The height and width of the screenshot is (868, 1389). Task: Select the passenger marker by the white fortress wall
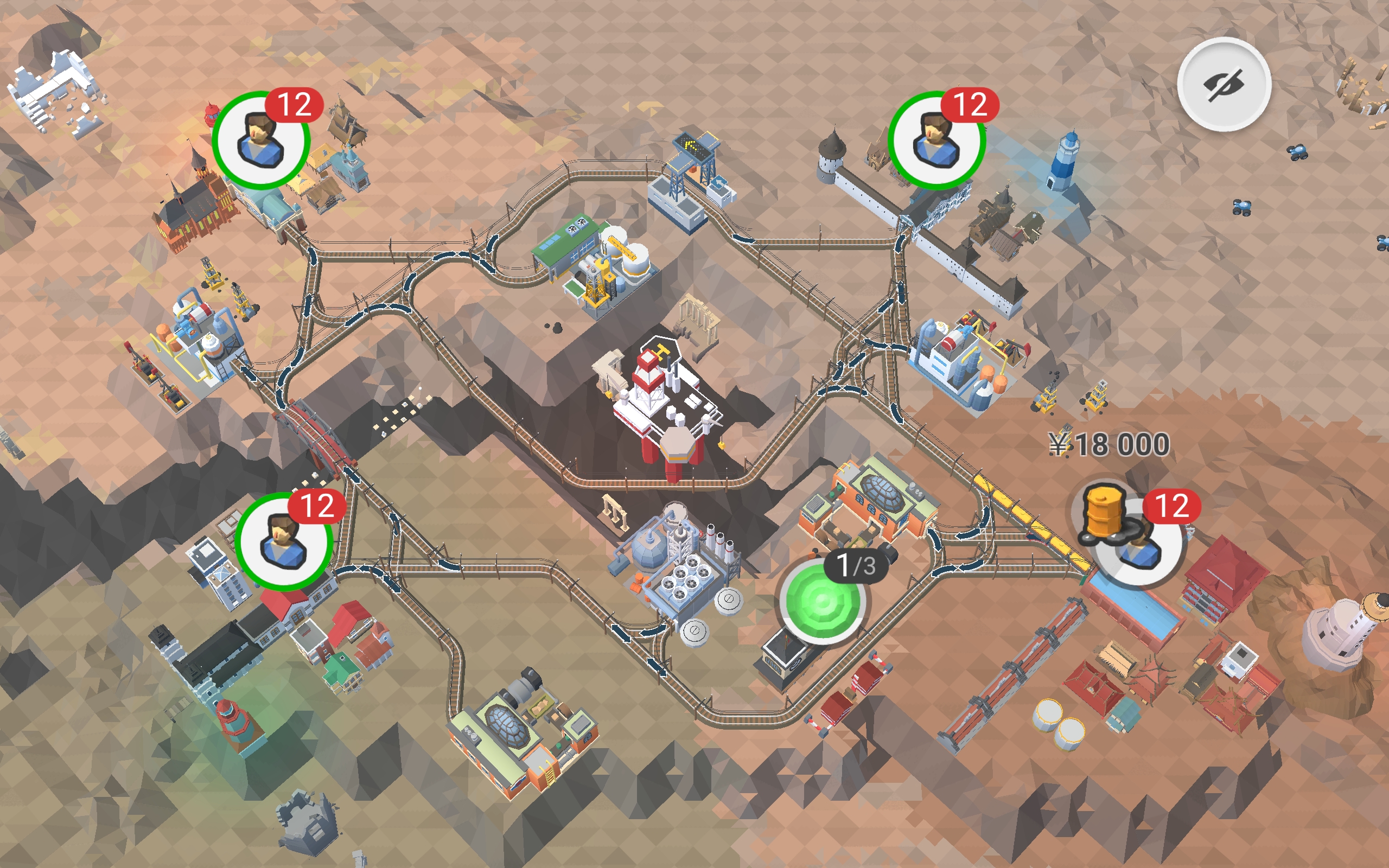pyautogui.click(x=936, y=140)
